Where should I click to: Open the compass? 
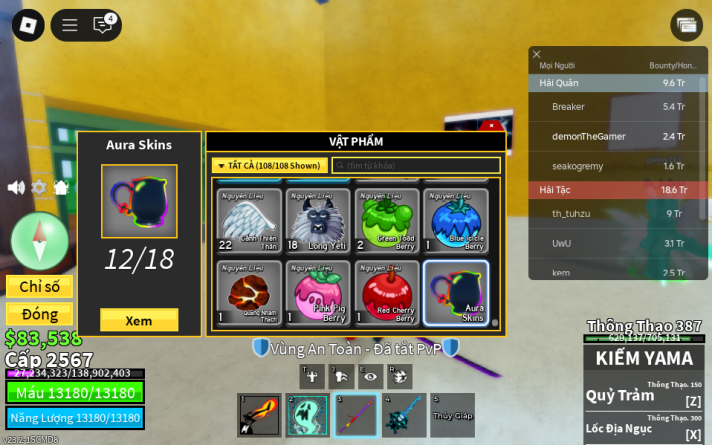coord(39,240)
